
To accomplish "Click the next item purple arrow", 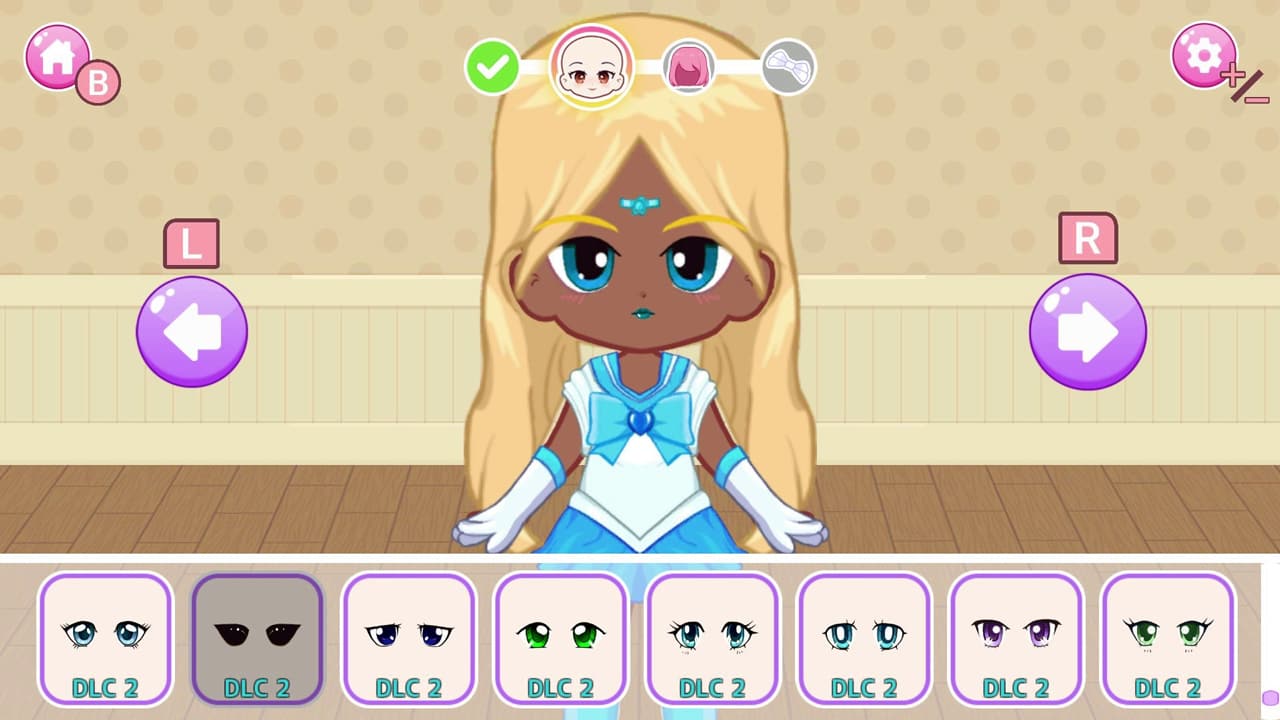I will pyautogui.click(x=1087, y=330).
